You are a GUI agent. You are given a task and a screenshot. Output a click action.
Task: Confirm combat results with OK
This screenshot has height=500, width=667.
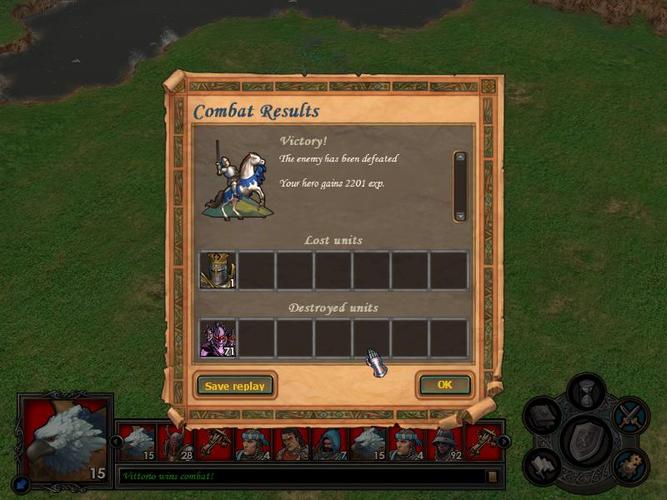pyautogui.click(x=445, y=385)
